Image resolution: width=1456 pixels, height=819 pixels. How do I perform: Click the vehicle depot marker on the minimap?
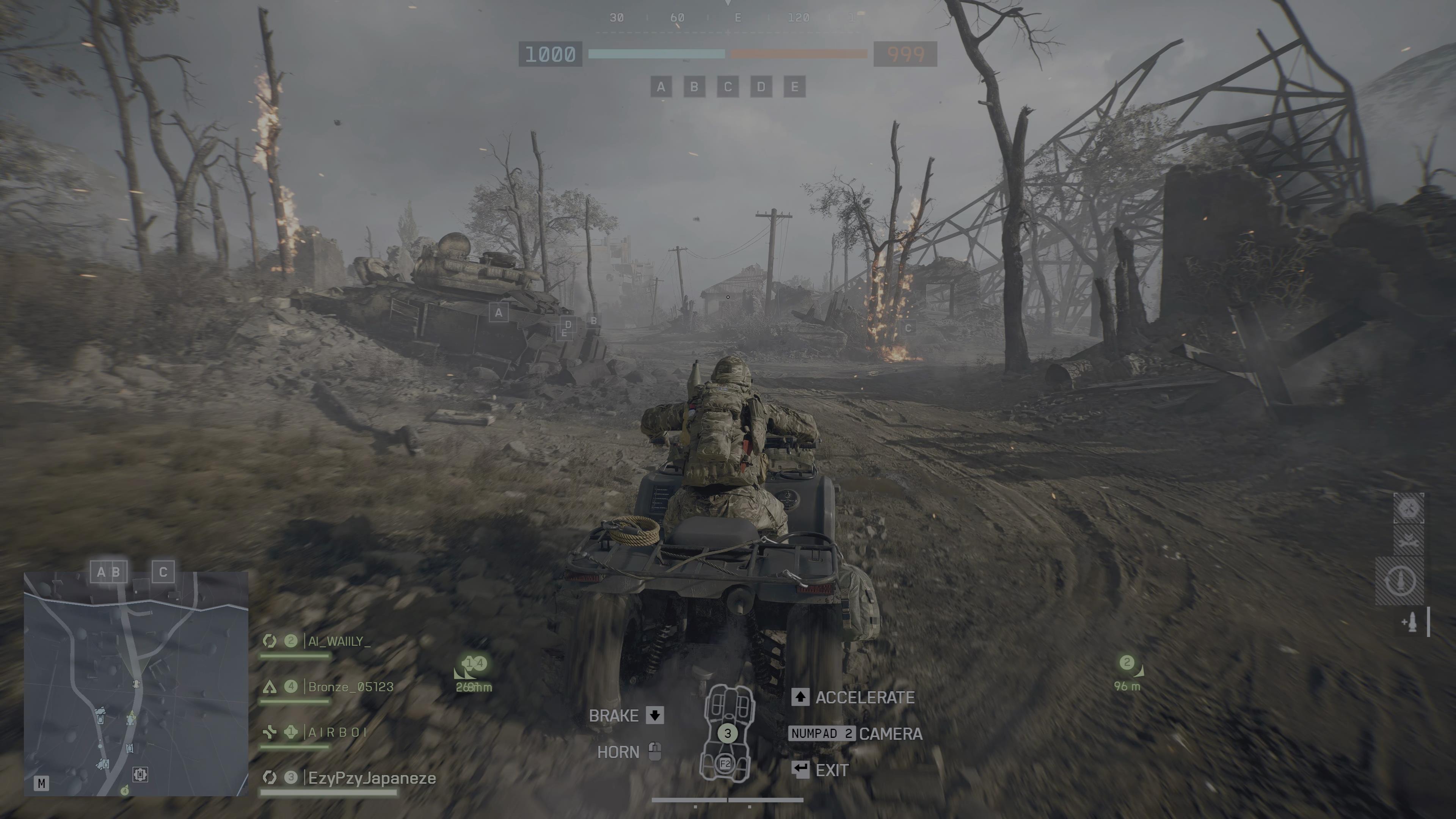140,774
